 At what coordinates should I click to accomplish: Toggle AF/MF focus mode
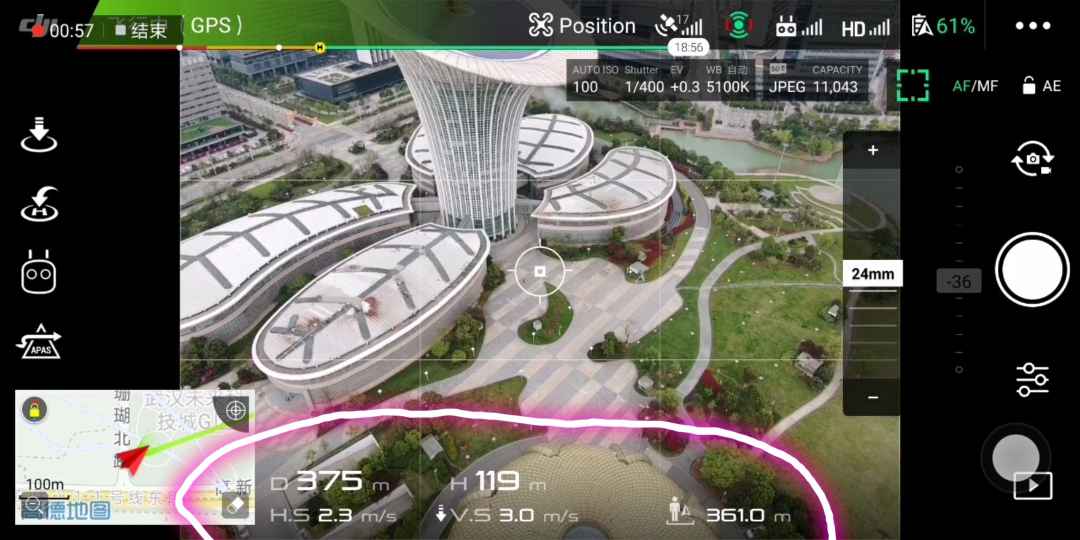(974, 86)
